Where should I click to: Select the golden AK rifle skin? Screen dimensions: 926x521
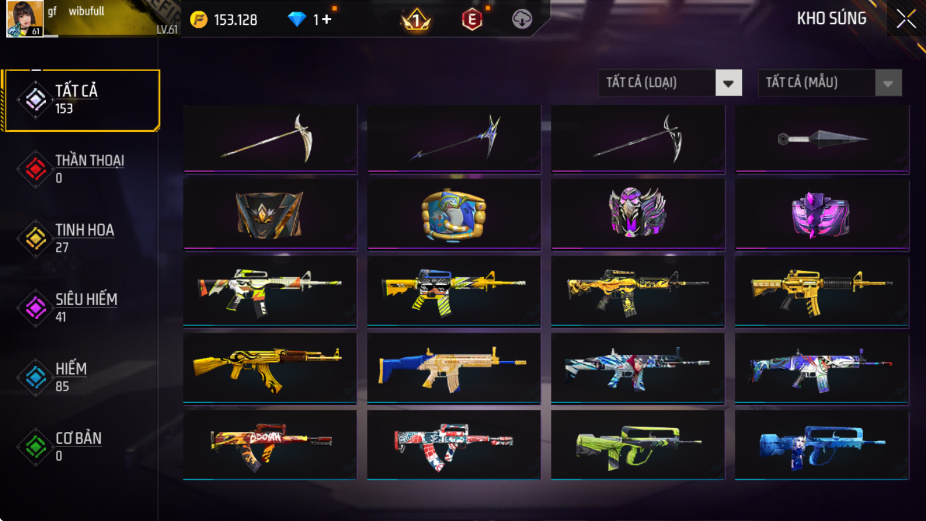point(270,367)
